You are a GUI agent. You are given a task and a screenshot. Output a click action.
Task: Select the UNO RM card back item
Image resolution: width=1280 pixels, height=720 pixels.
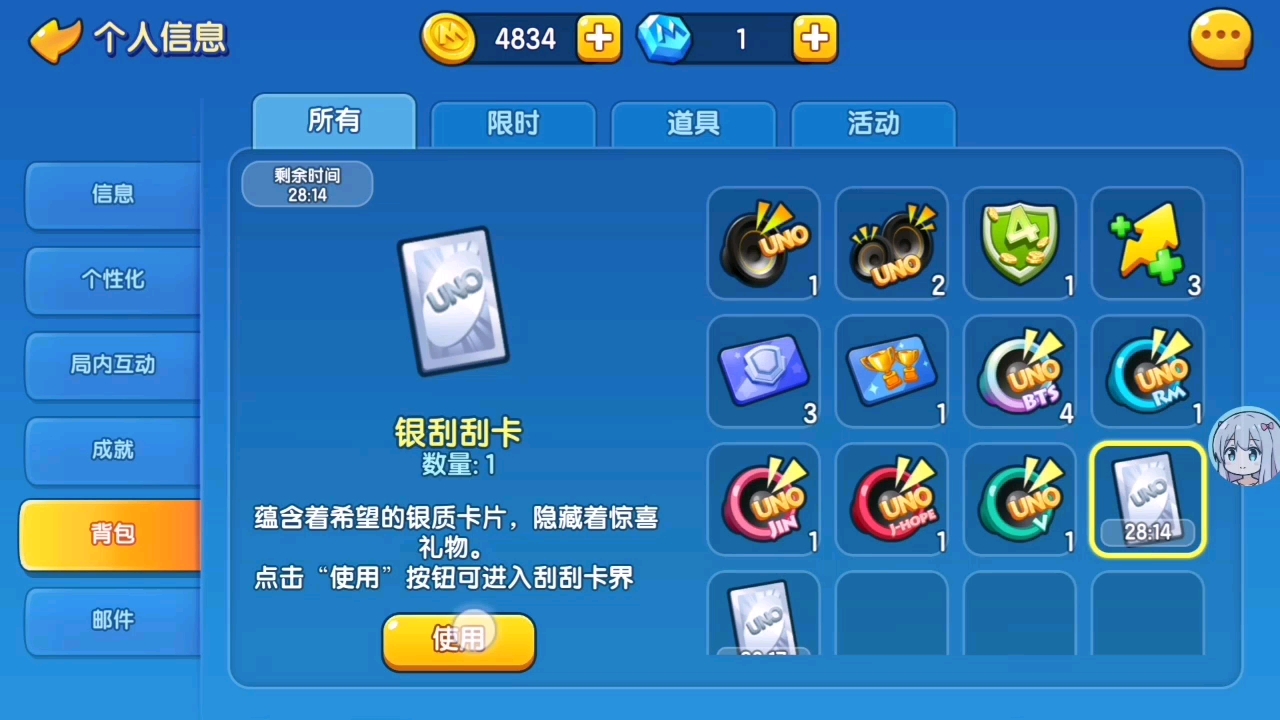click(x=1147, y=371)
